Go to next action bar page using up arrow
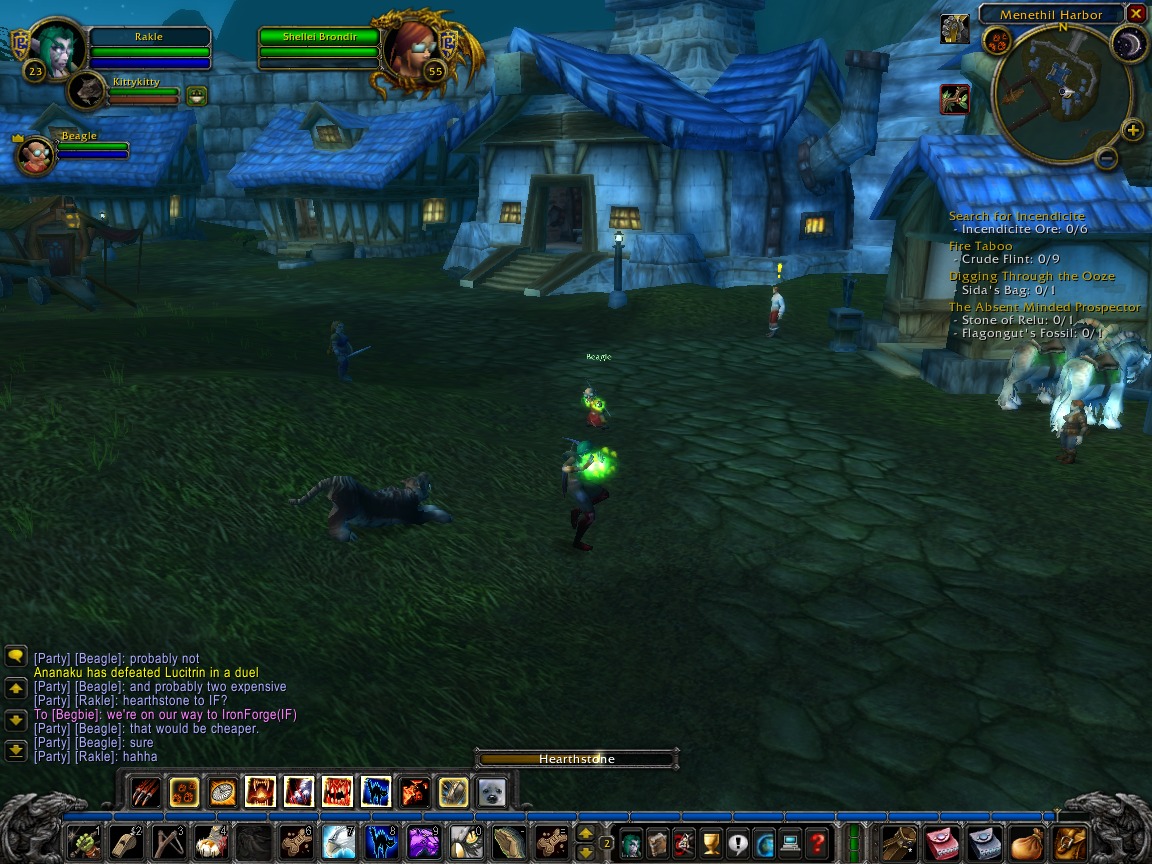This screenshot has width=1152, height=864. pos(586,832)
